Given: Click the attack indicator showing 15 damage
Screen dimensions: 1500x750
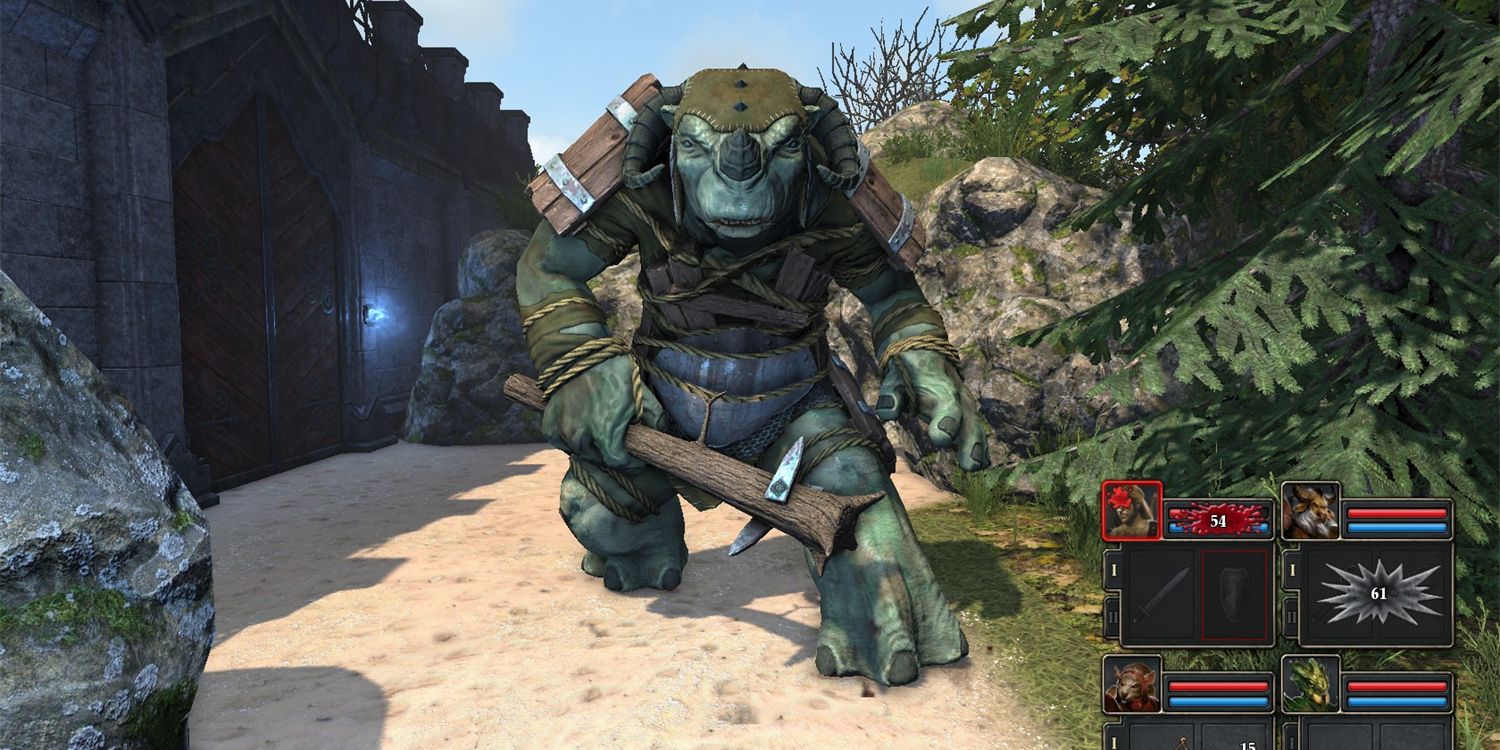Looking at the screenshot, I should click(1247, 745).
